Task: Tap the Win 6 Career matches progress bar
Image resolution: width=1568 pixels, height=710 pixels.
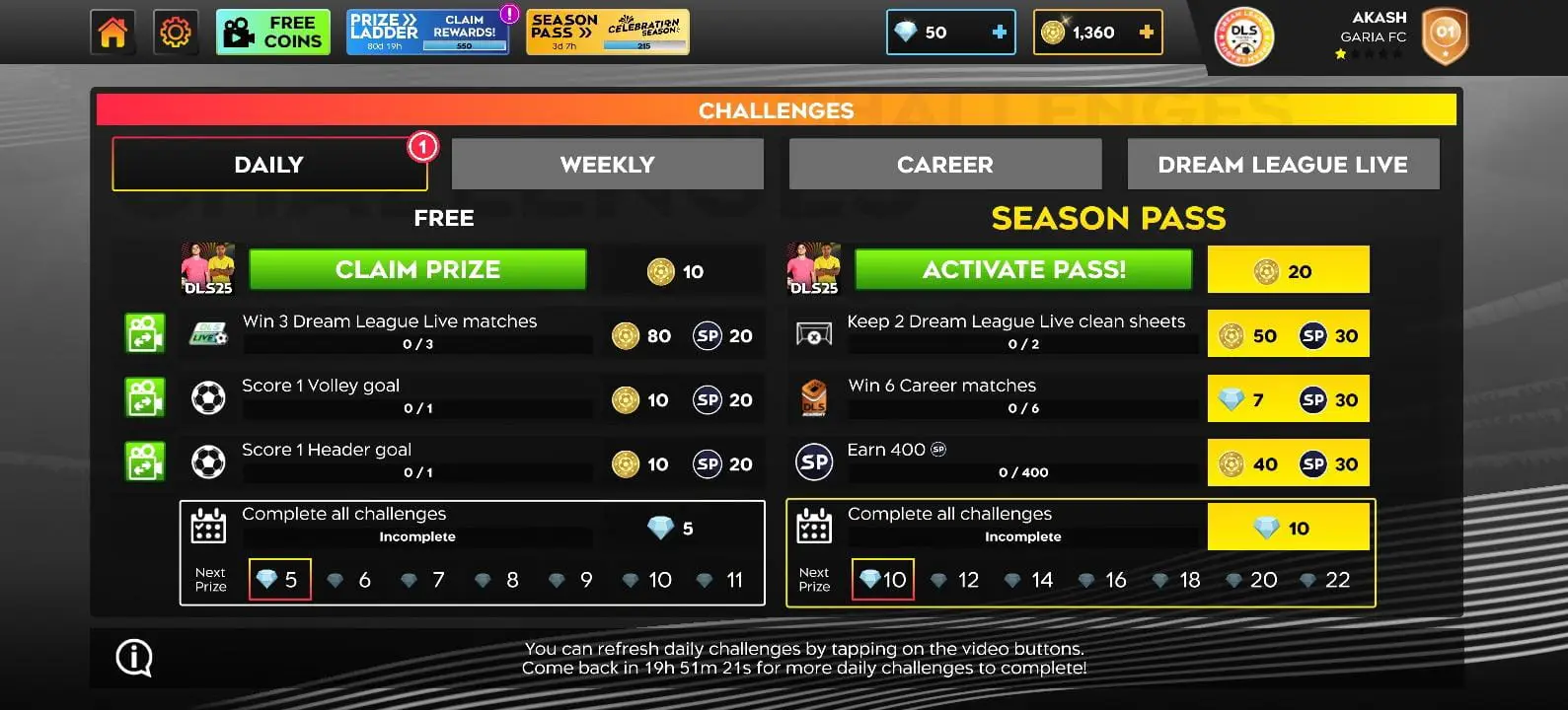Action: (1021, 406)
